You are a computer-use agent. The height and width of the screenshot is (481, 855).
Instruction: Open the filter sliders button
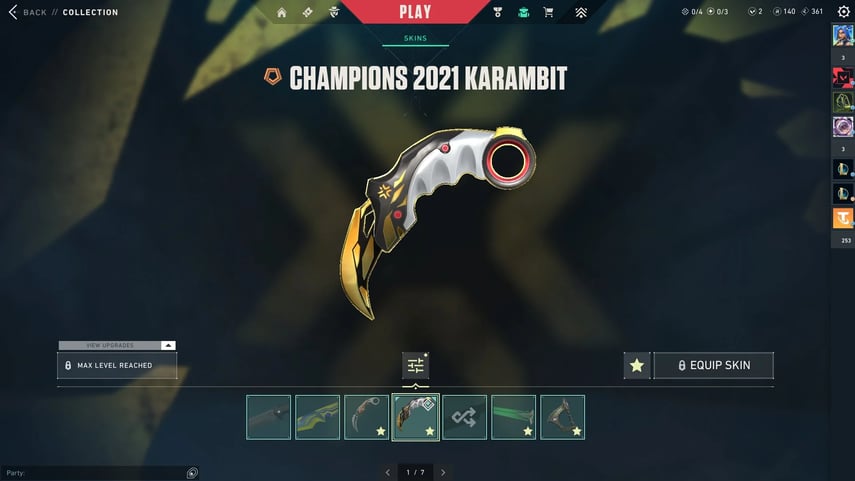click(415, 366)
